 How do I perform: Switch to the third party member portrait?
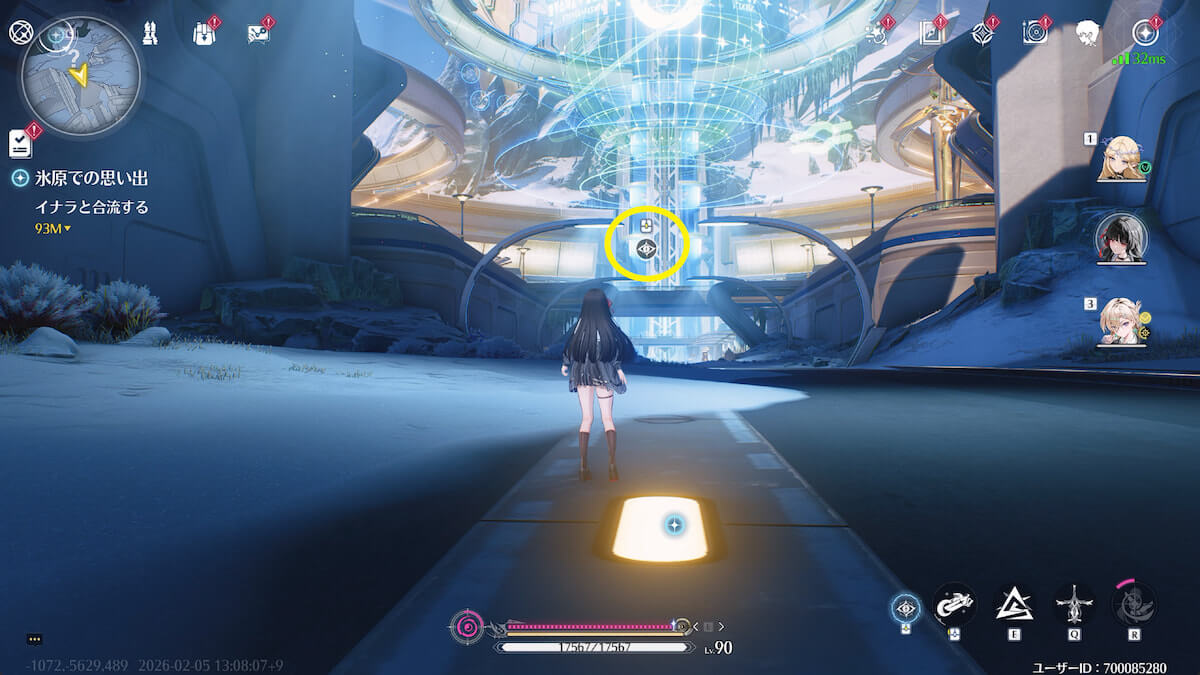point(1121,320)
